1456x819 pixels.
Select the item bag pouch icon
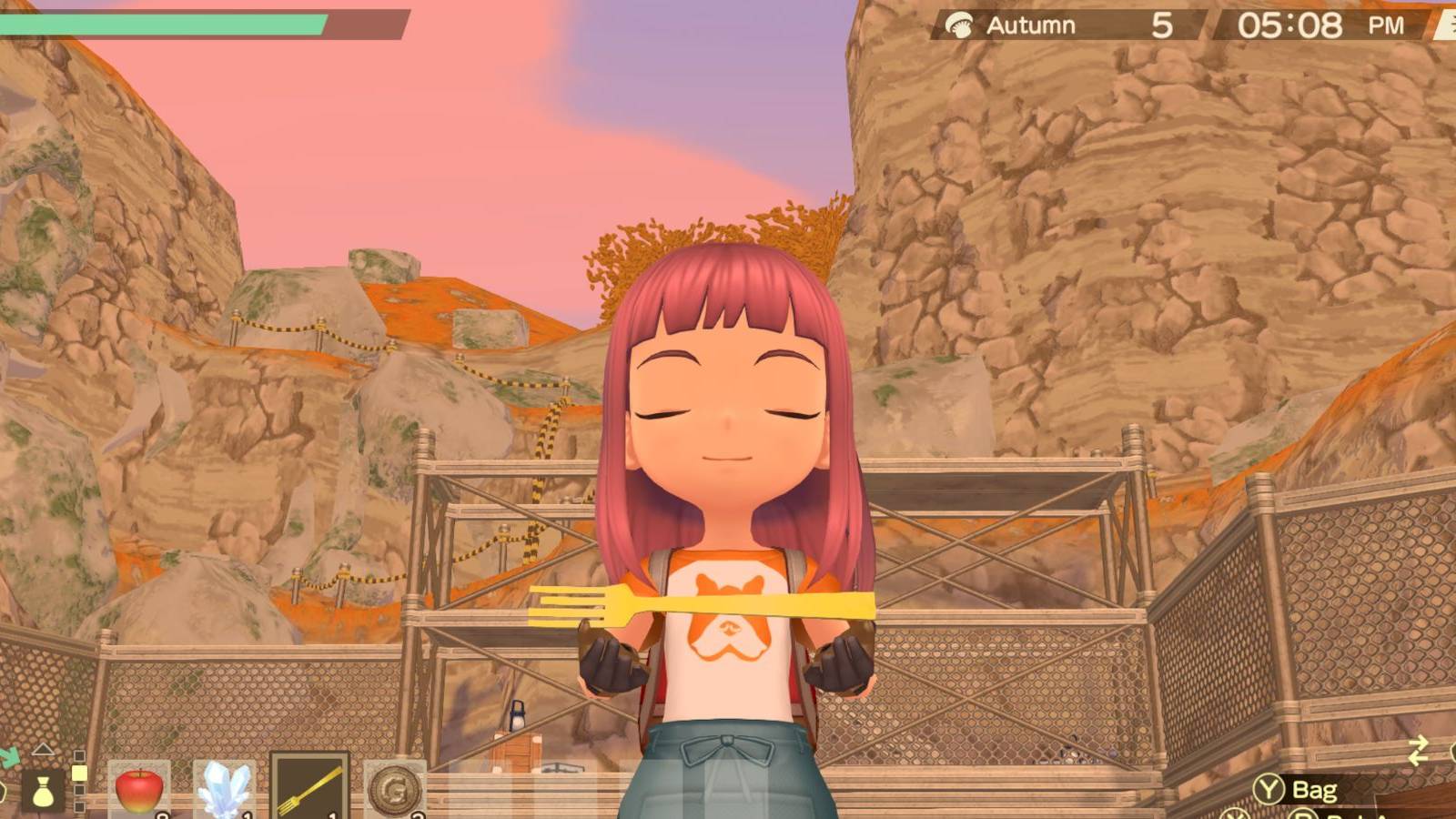click(44, 791)
